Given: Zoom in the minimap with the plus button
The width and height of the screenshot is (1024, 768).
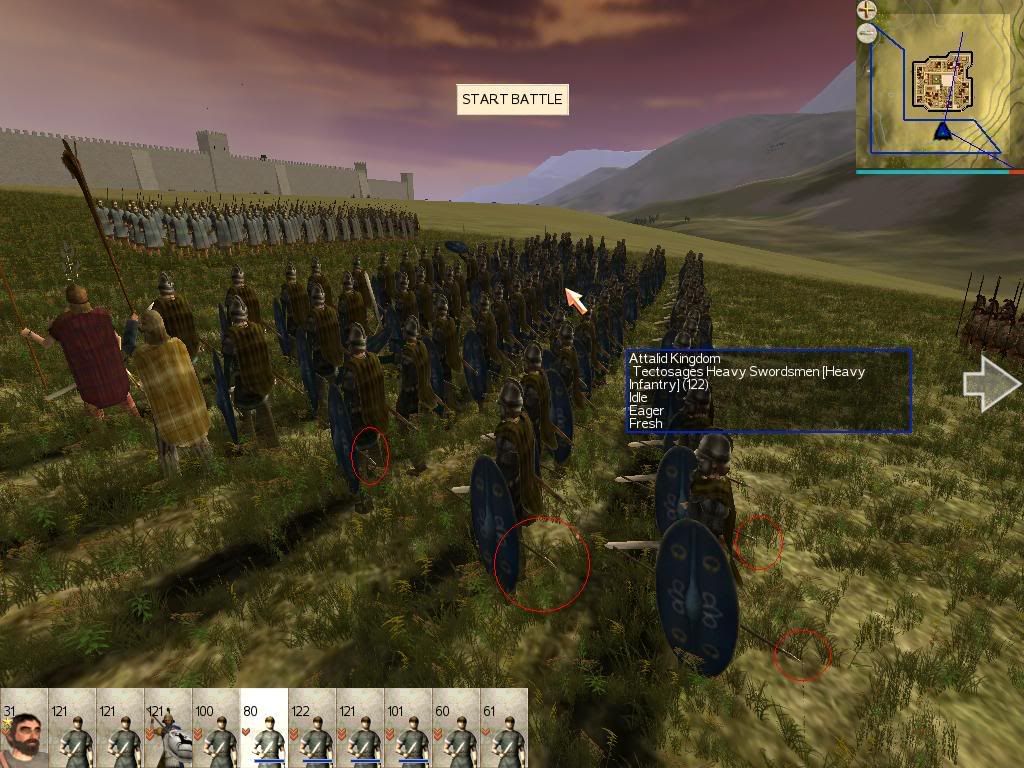Looking at the screenshot, I should tap(866, 10).
